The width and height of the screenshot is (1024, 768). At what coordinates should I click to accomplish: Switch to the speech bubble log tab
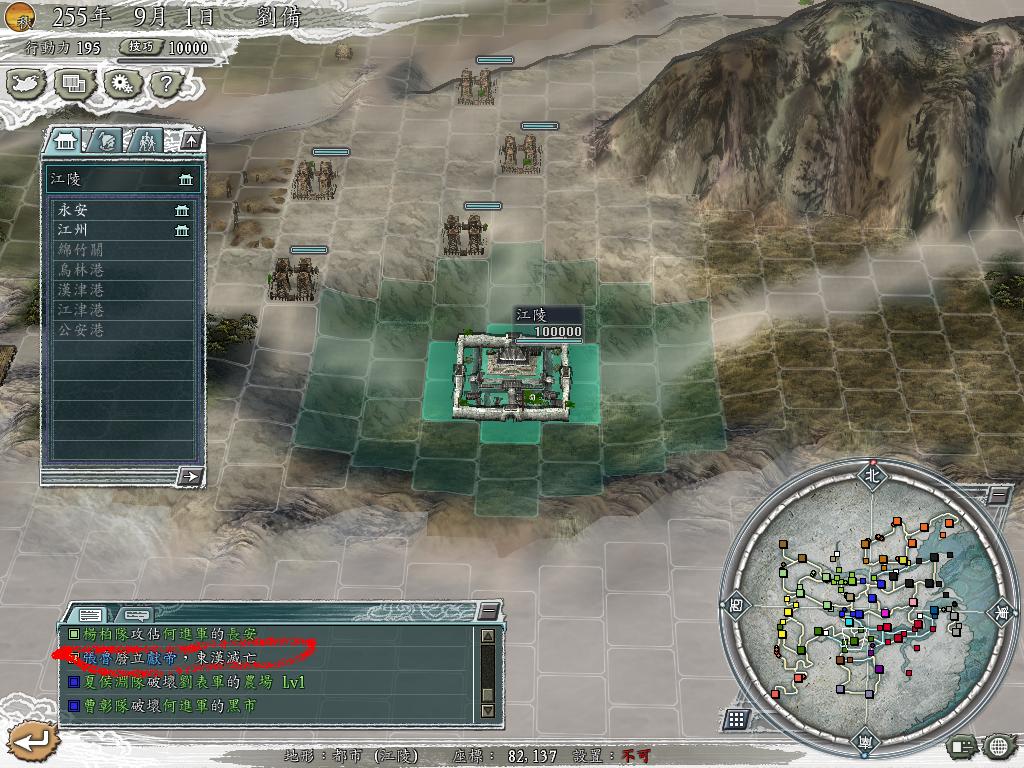pos(135,613)
